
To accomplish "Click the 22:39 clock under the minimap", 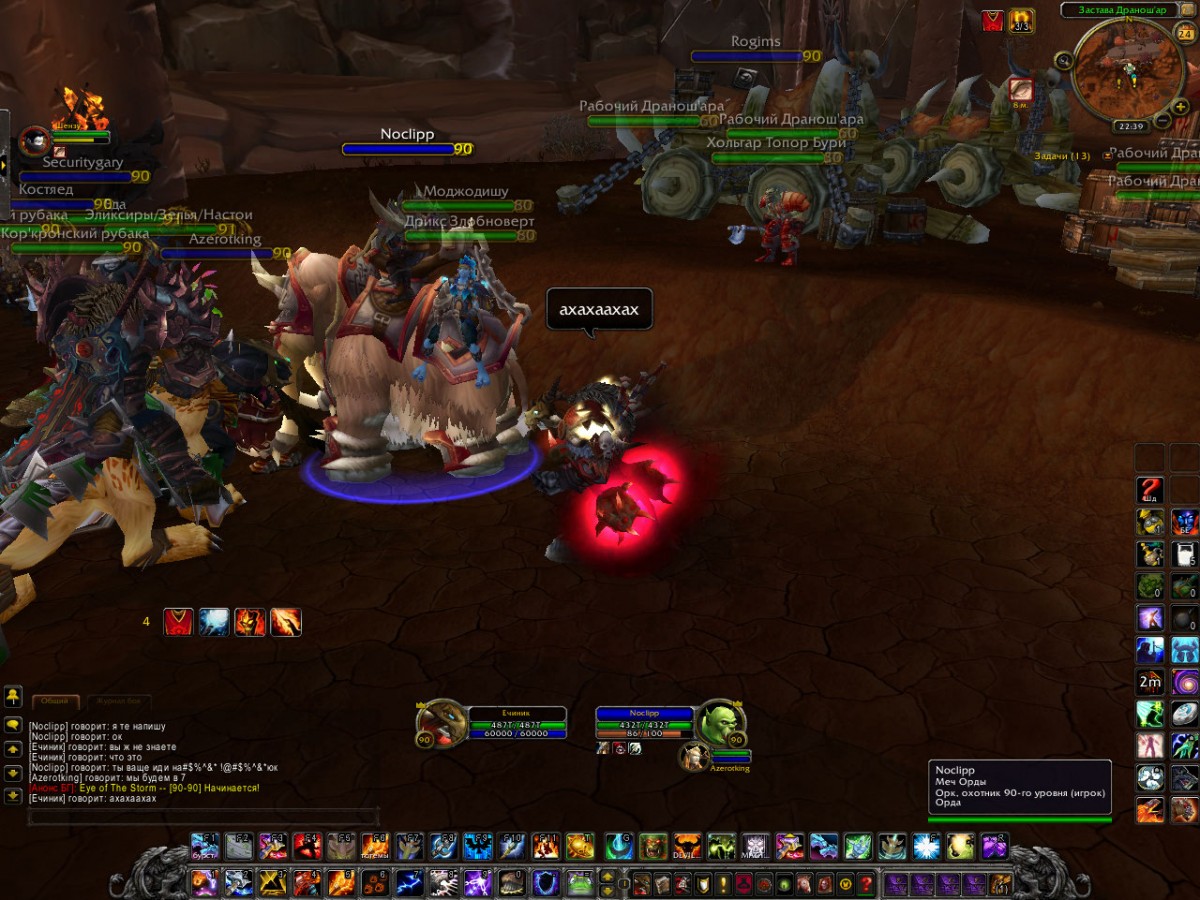I will click(x=1131, y=127).
